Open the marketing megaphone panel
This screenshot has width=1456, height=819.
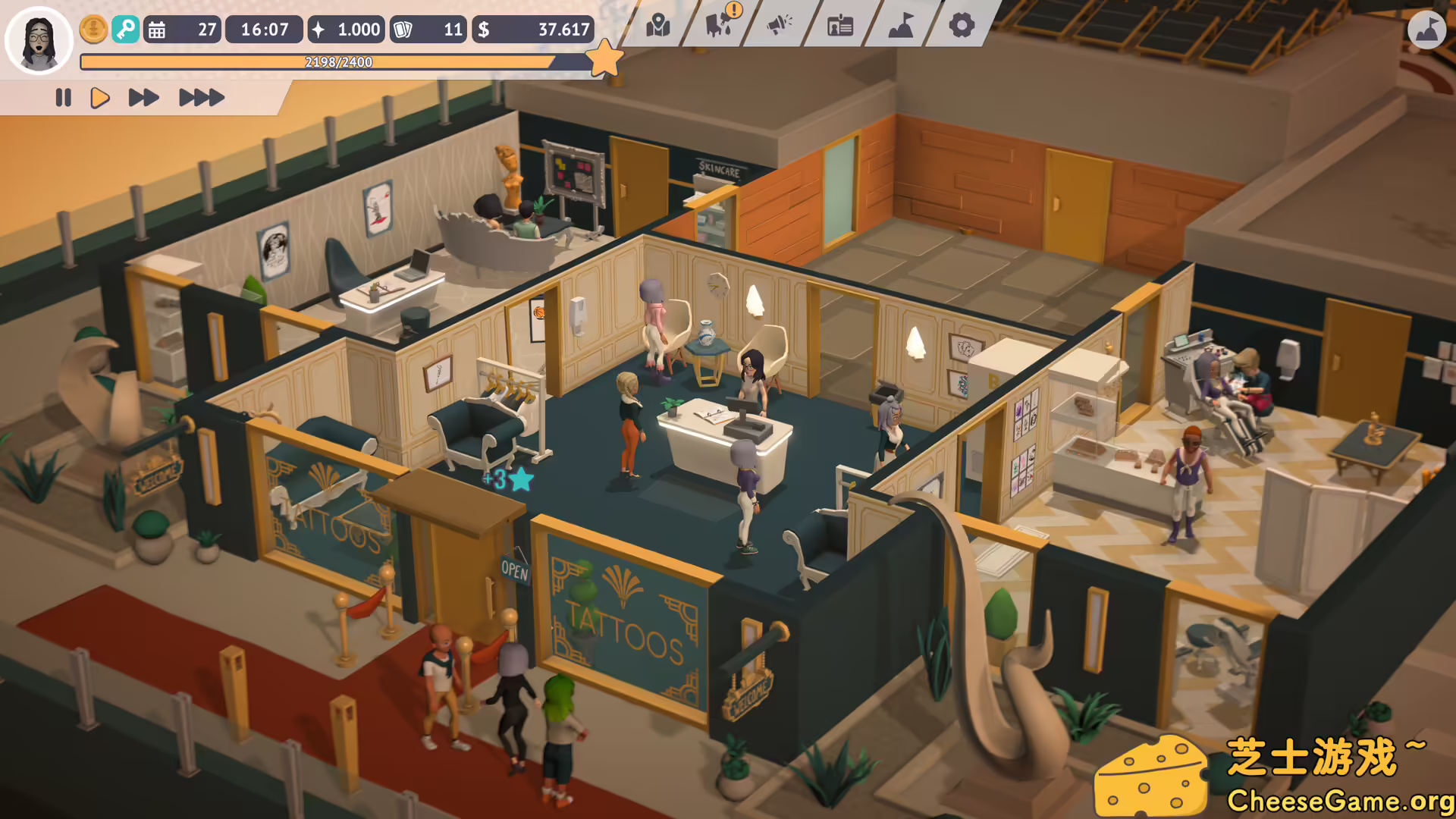[778, 26]
